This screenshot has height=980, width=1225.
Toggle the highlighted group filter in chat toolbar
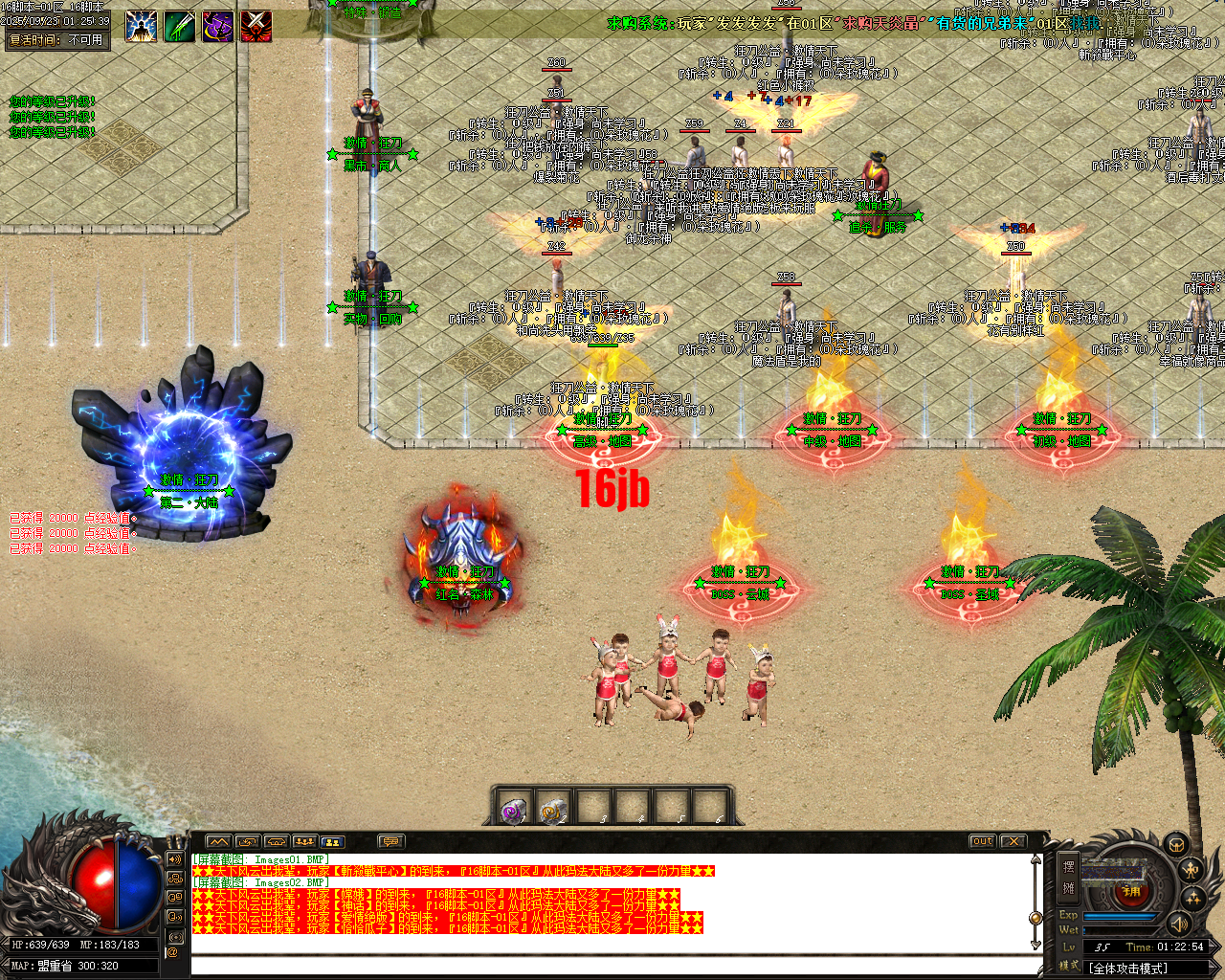(x=333, y=841)
